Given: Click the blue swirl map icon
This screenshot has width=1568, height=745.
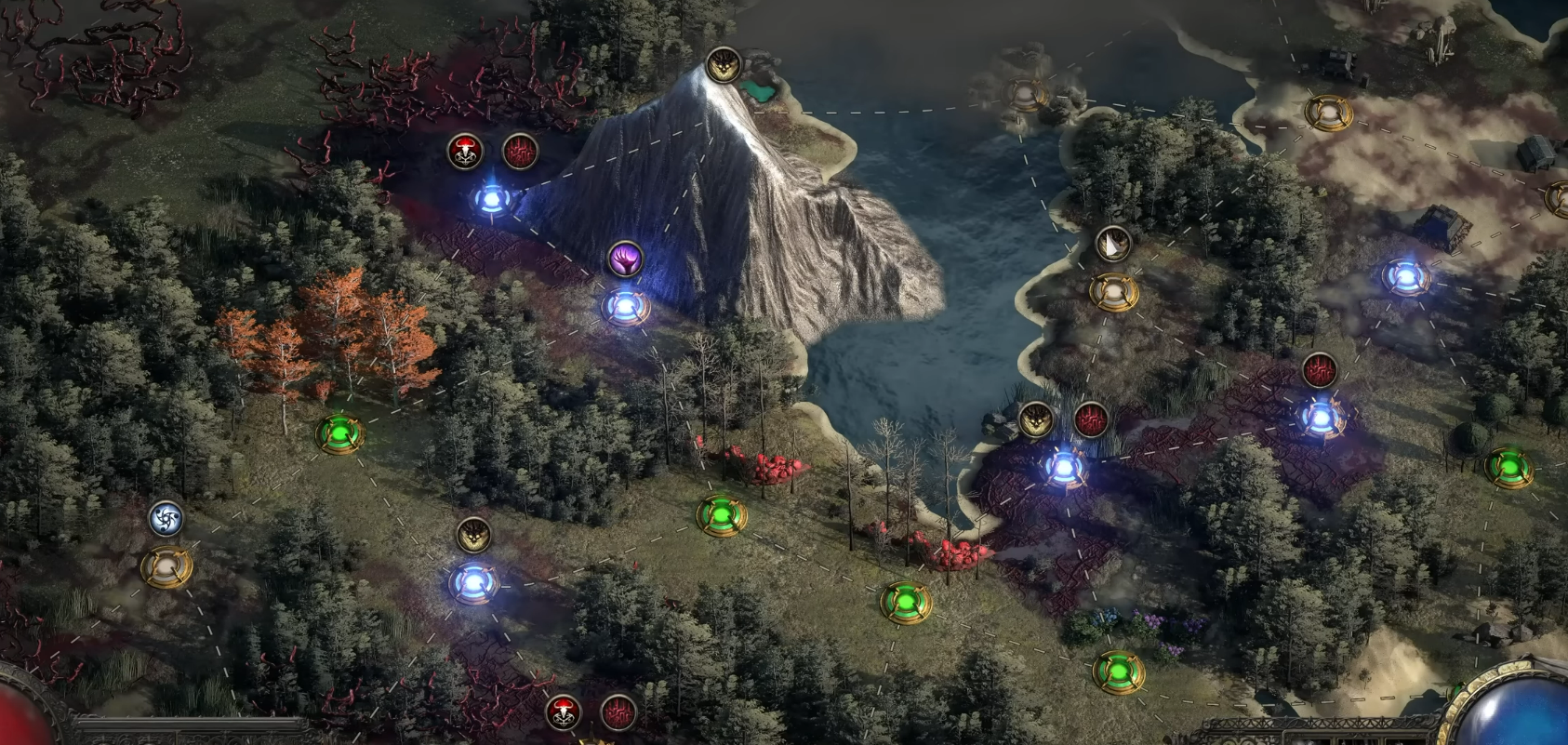Looking at the screenshot, I should coord(166,518).
